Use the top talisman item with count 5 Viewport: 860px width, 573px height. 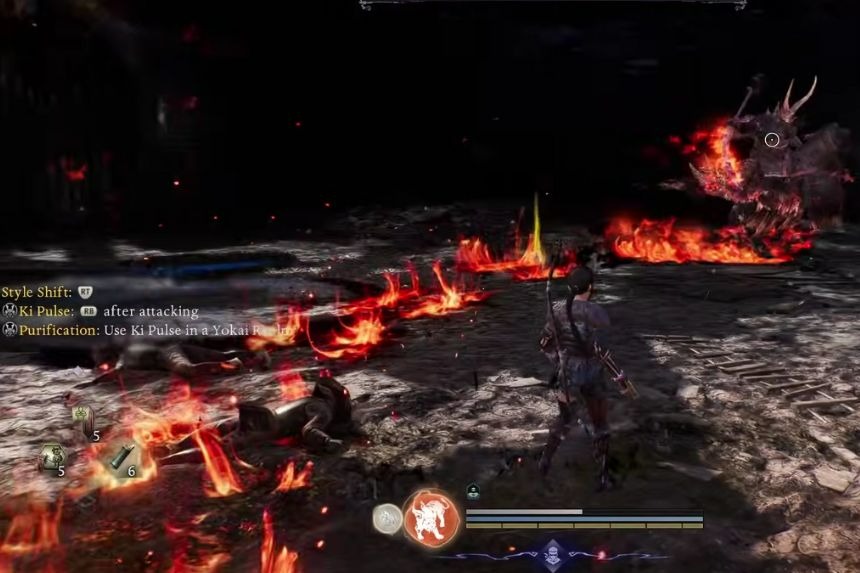coord(83,419)
